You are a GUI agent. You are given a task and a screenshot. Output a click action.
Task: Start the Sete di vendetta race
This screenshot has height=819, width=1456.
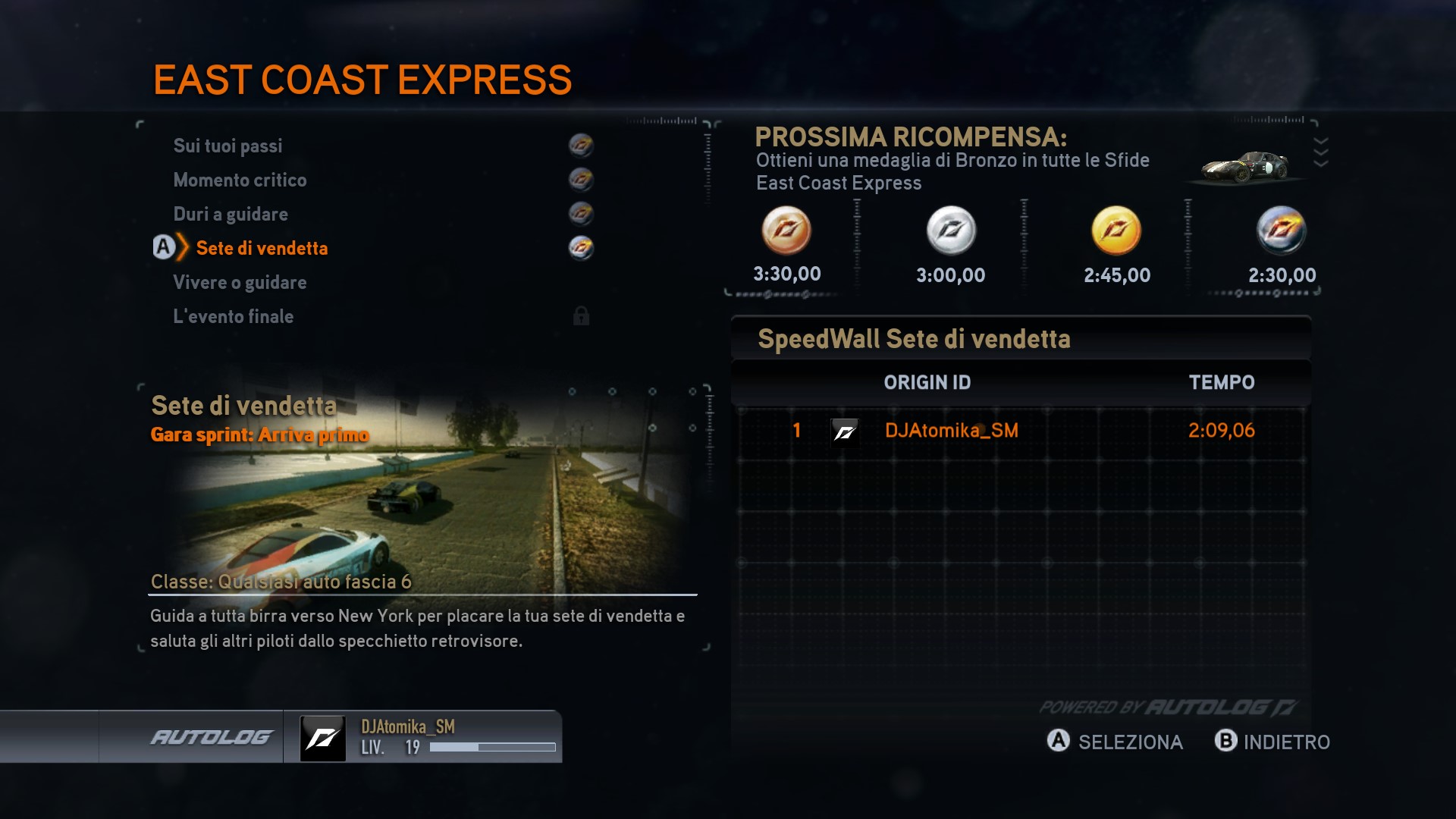262,248
